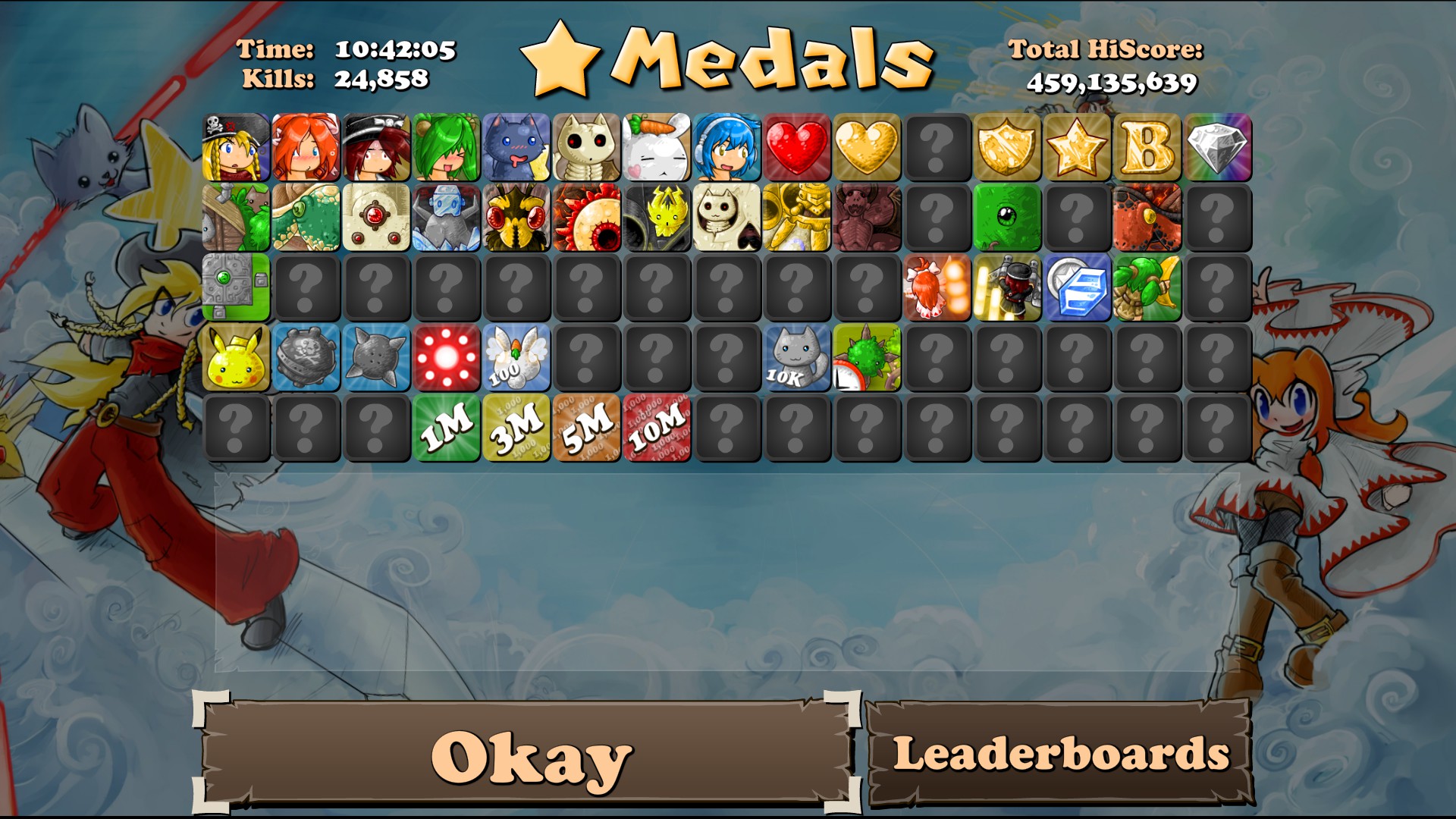Screen dimensions: 1456x819
Task: Click the rainbow diamond medal
Action: (x=1216, y=147)
